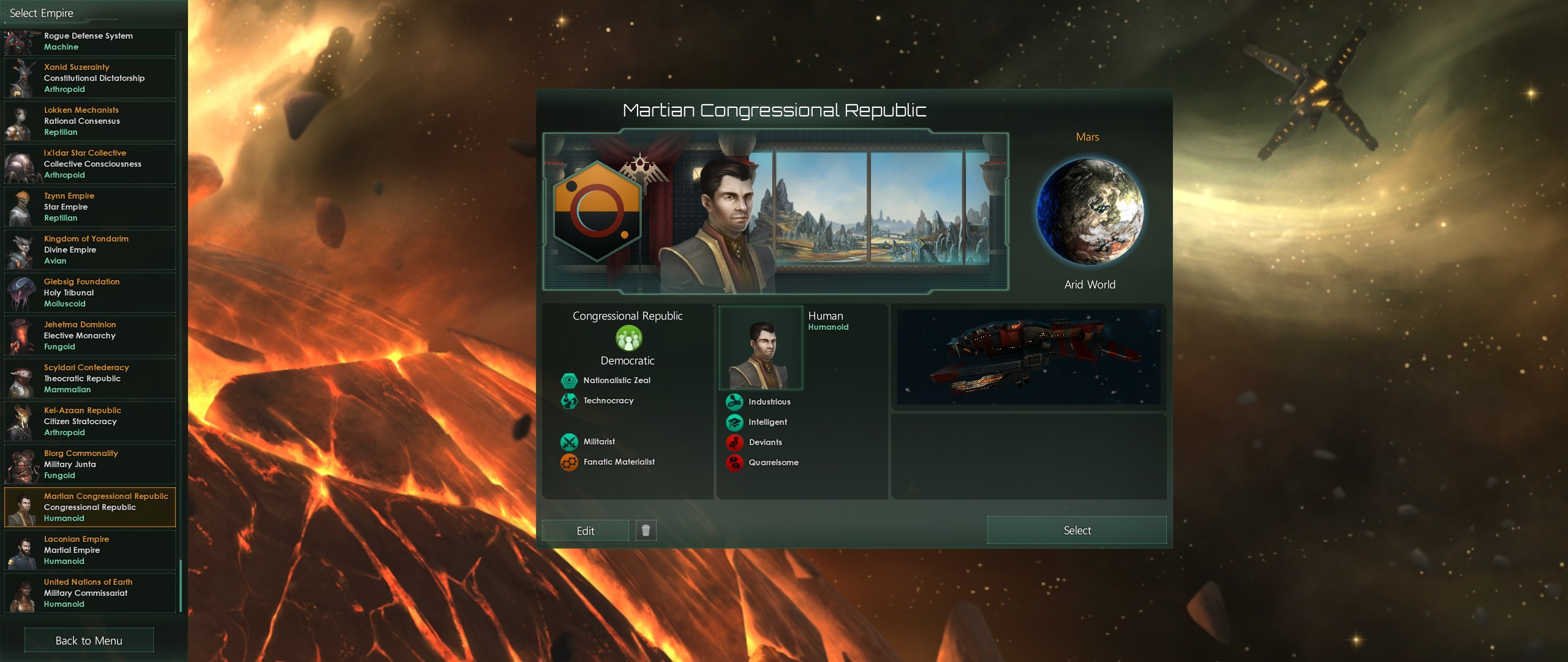
Task: Select the Blorg Commonality empire
Action: coord(89,464)
